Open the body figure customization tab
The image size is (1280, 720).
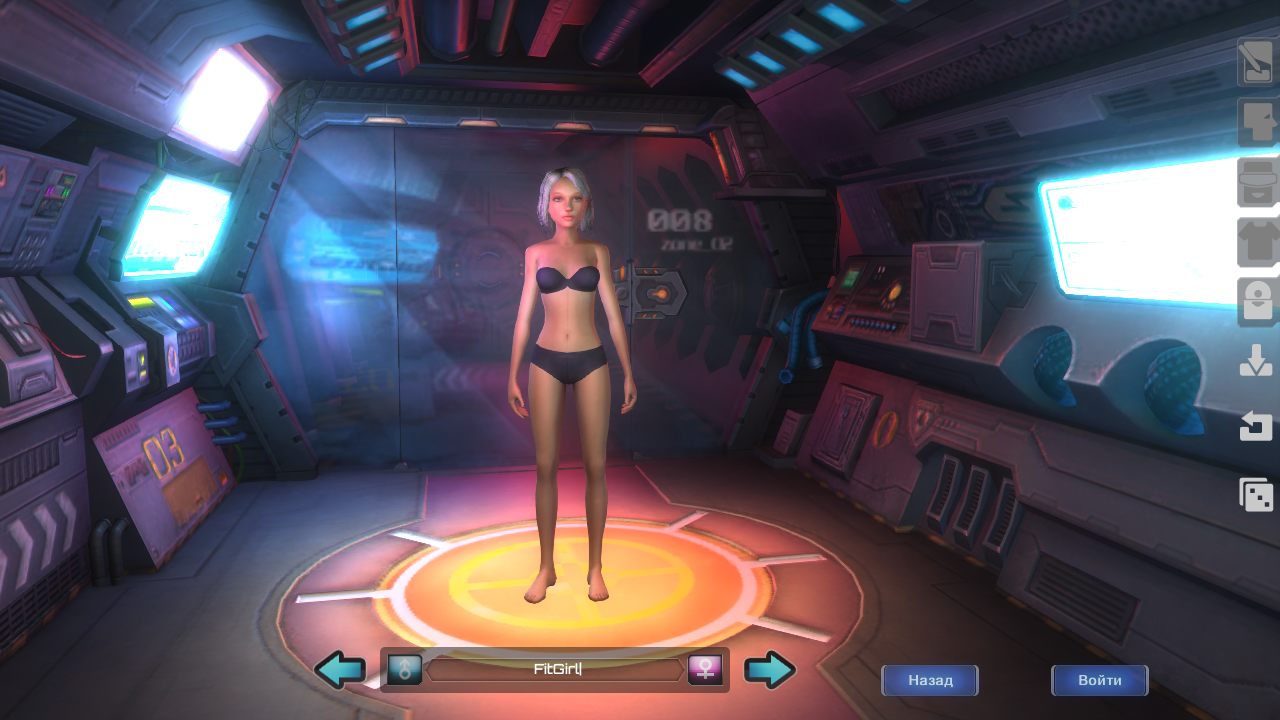[1255, 302]
